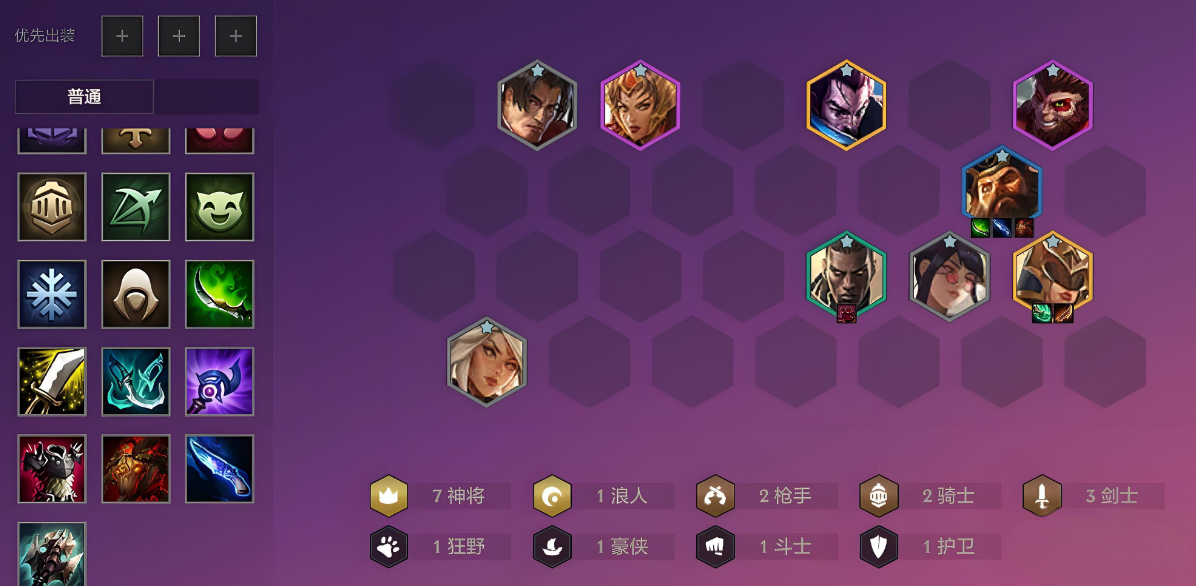Select the blonde woman champion hex
The height and width of the screenshot is (586, 1196).
[x=487, y=361]
